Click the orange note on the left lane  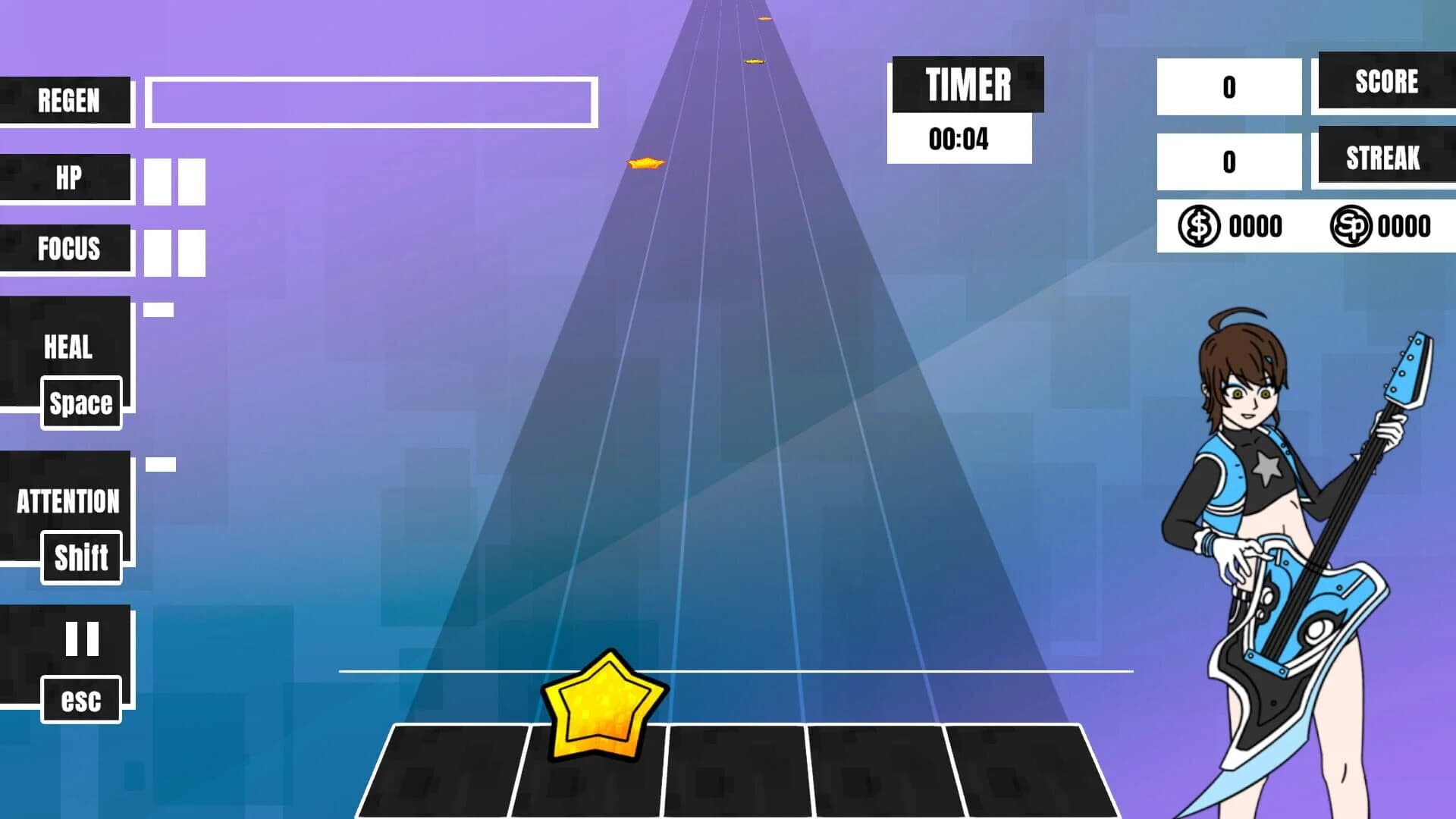(644, 162)
